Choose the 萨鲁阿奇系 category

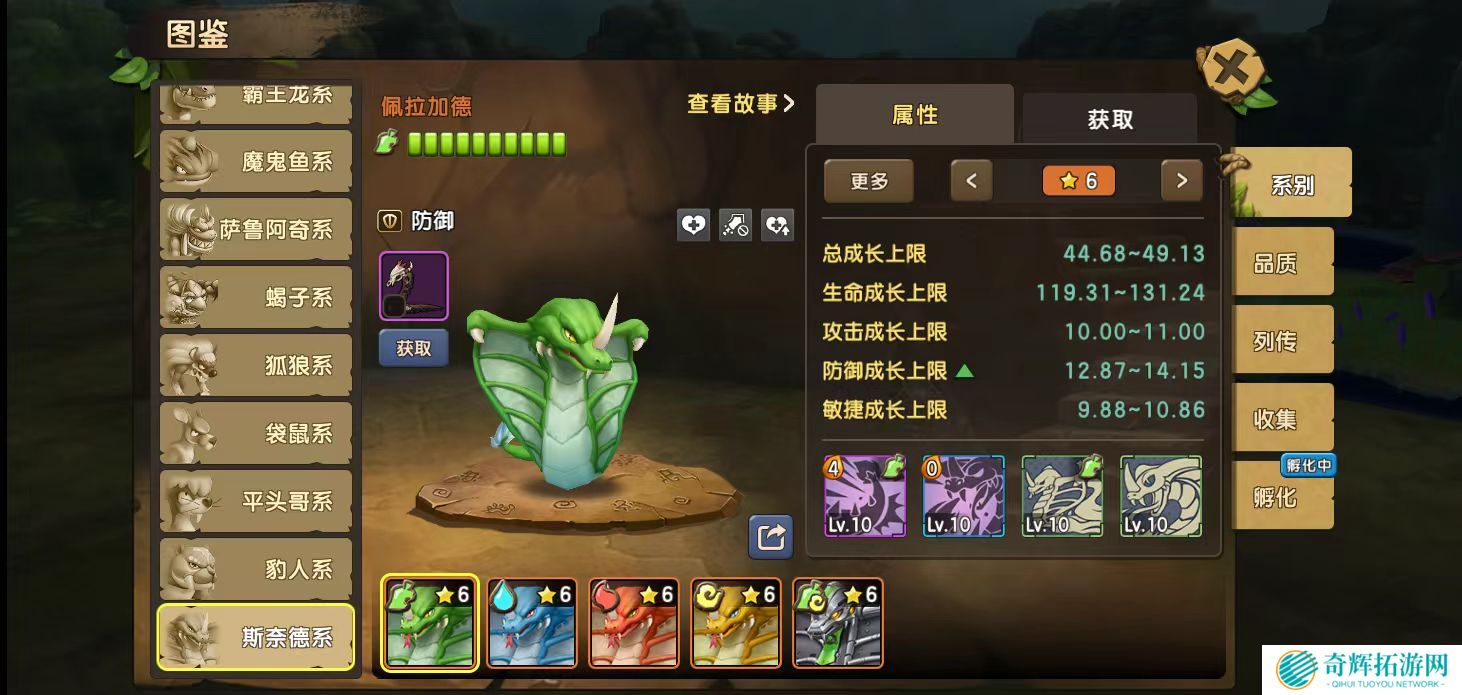(x=256, y=229)
